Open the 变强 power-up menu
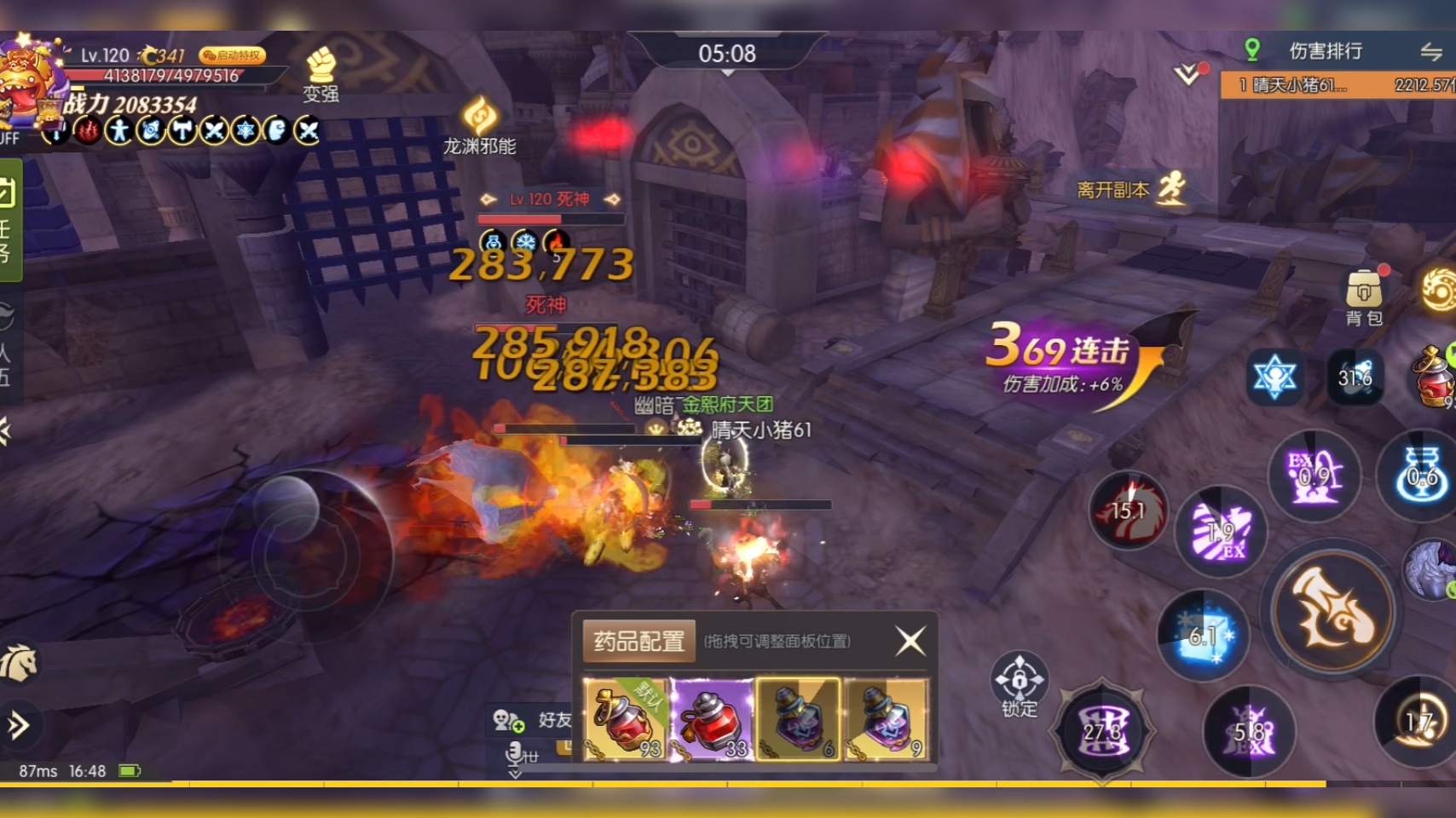The image size is (1456, 818). [321, 75]
